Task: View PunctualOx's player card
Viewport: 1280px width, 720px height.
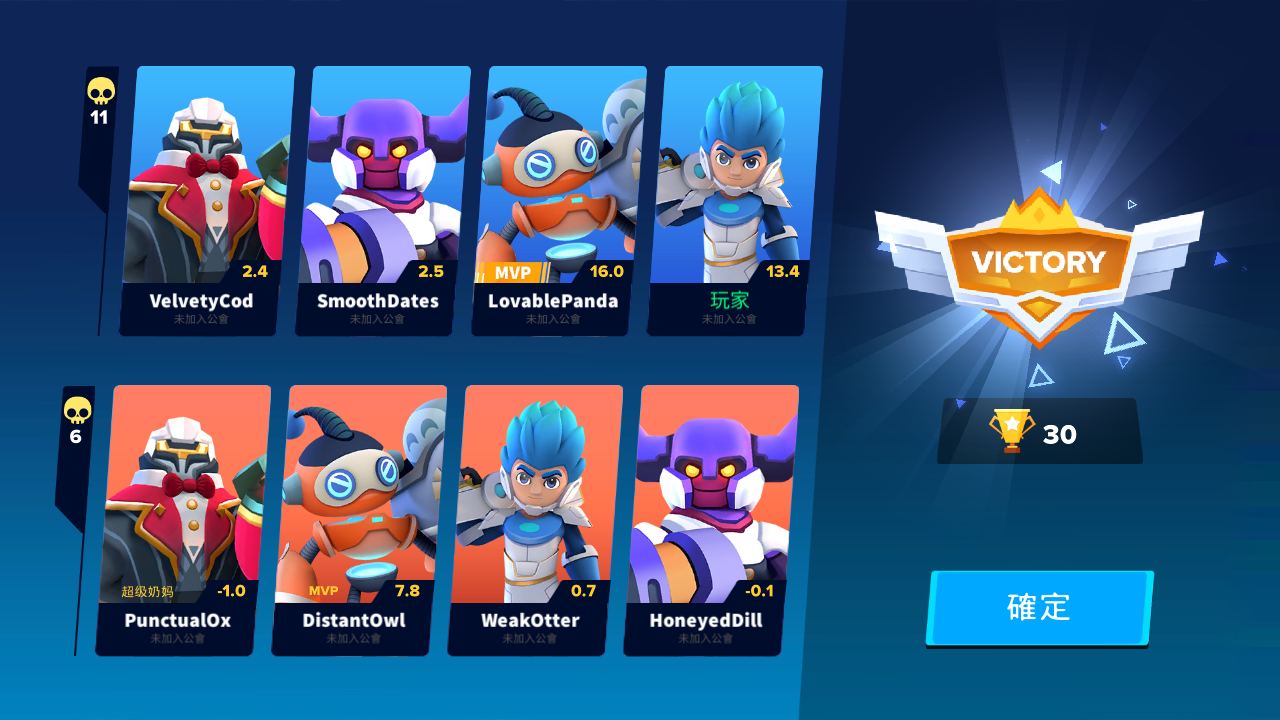Action: point(182,520)
